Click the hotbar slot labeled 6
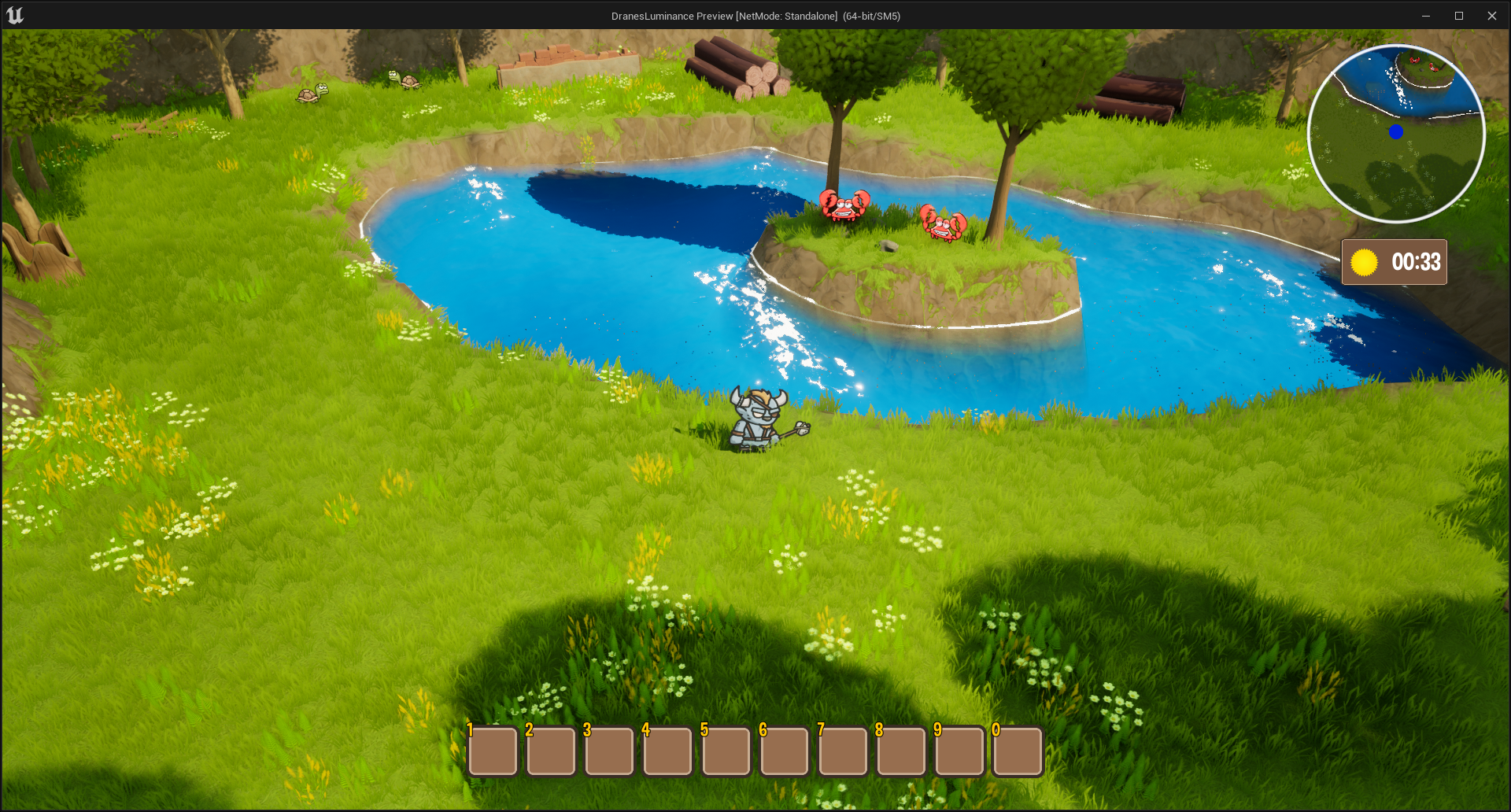This screenshot has width=1511, height=812. click(x=785, y=751)
